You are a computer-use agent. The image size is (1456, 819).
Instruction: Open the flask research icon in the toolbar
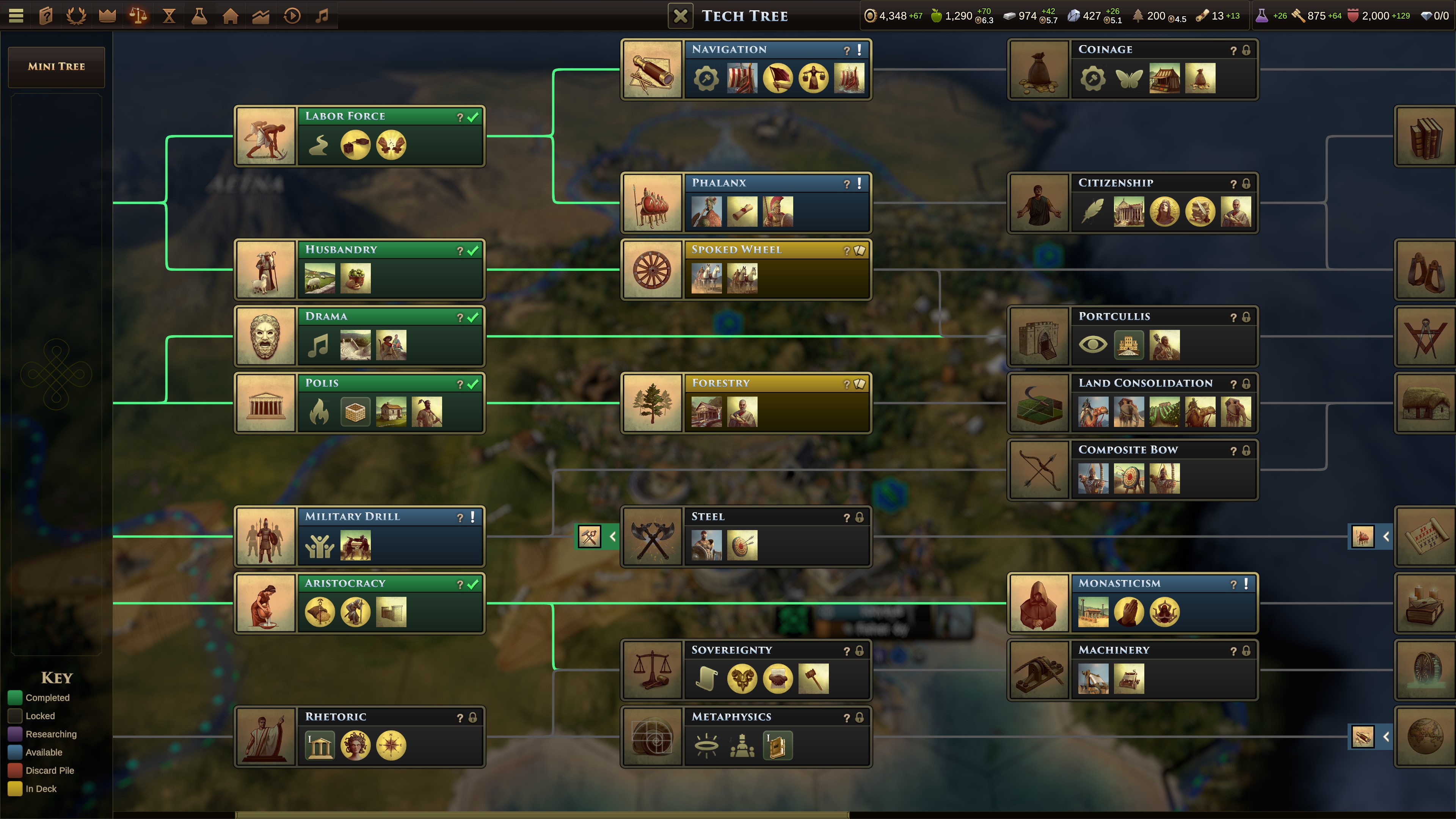(x=199, y=15)
